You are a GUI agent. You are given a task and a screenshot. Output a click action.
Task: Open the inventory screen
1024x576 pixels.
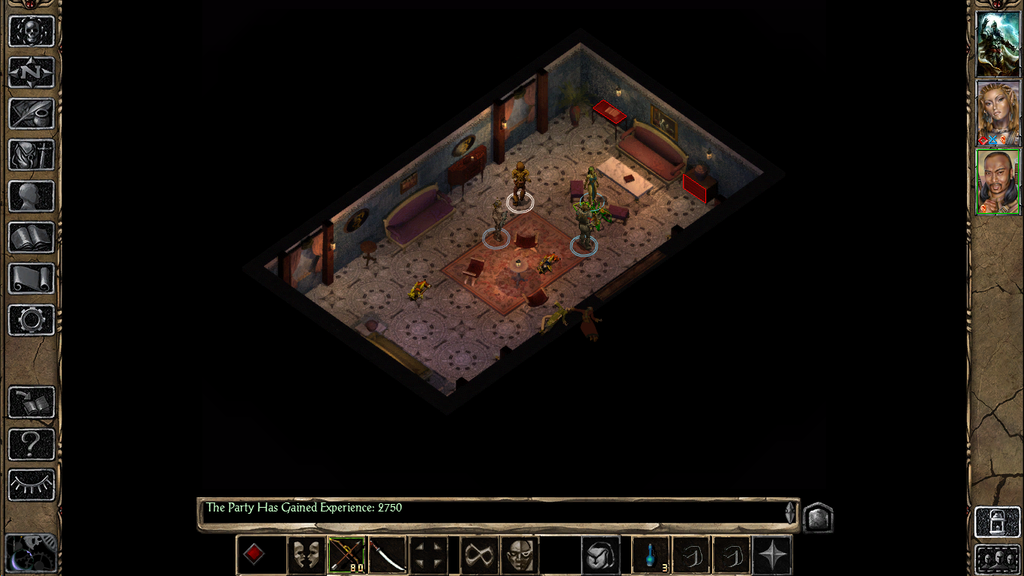31,154
